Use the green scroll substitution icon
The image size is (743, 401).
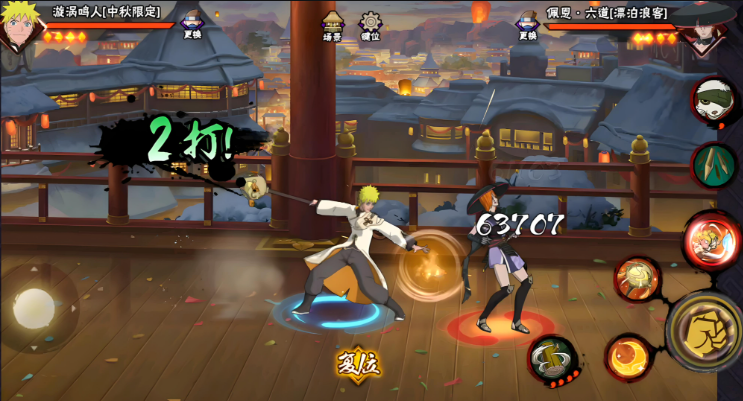point(714,164)
